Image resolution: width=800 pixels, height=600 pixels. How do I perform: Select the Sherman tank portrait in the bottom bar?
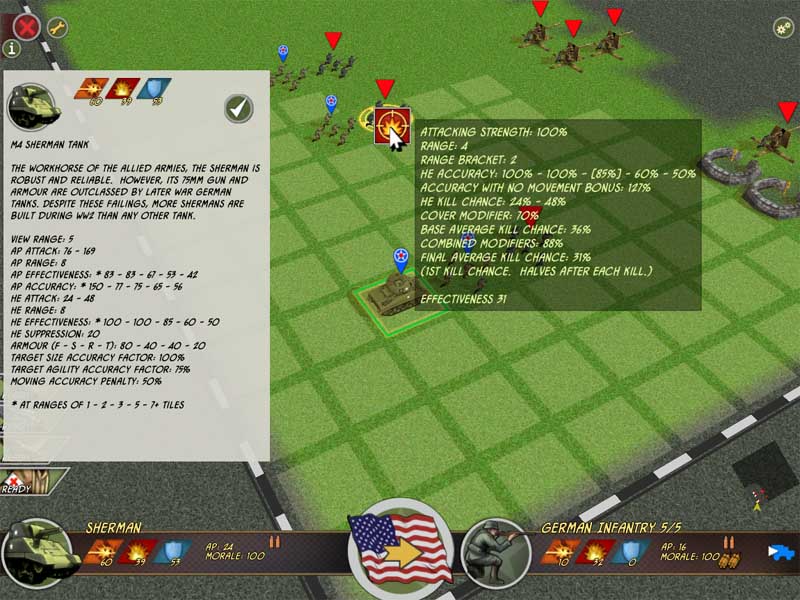point(40,553)
